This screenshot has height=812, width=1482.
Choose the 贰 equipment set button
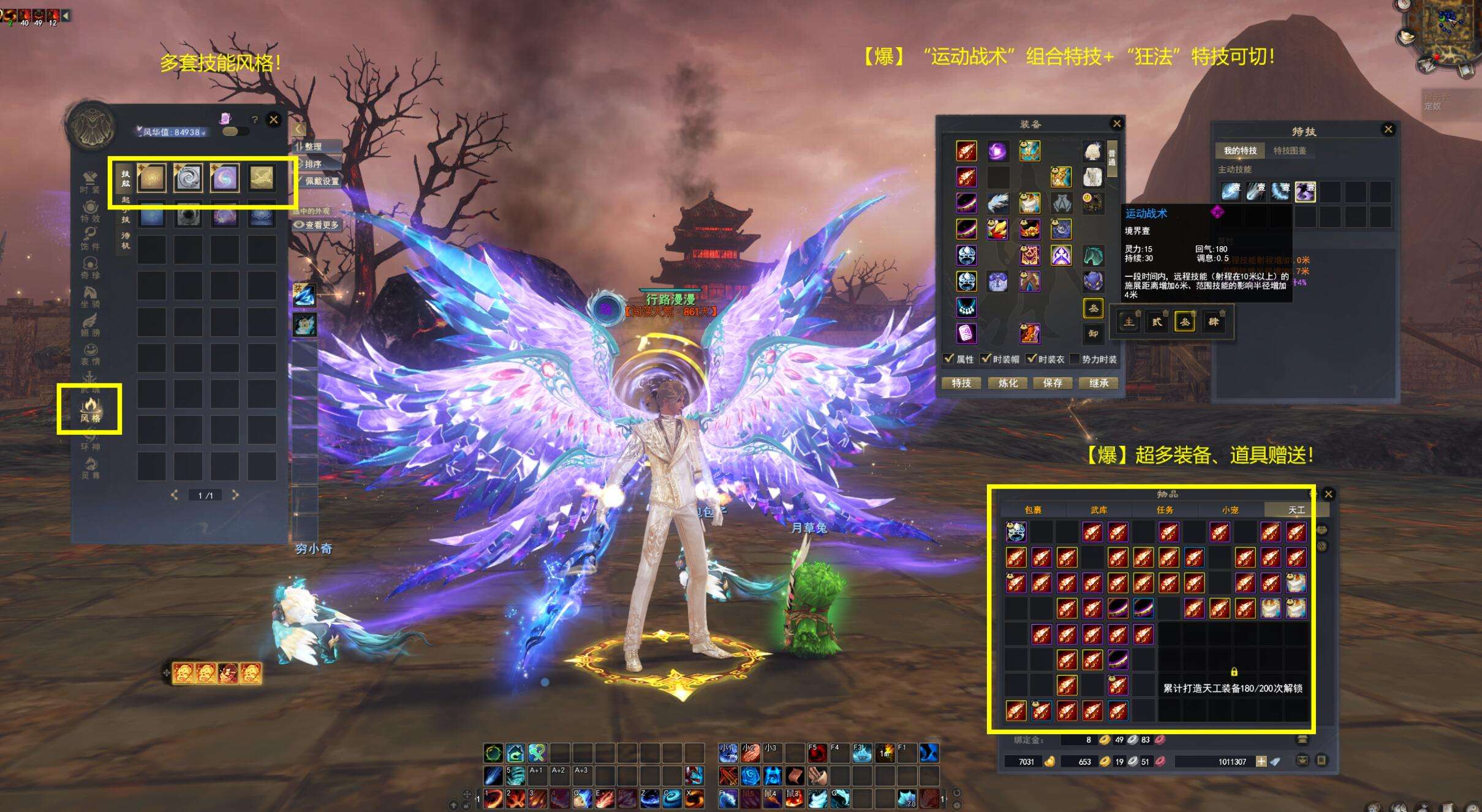[x=1157, y=322]
